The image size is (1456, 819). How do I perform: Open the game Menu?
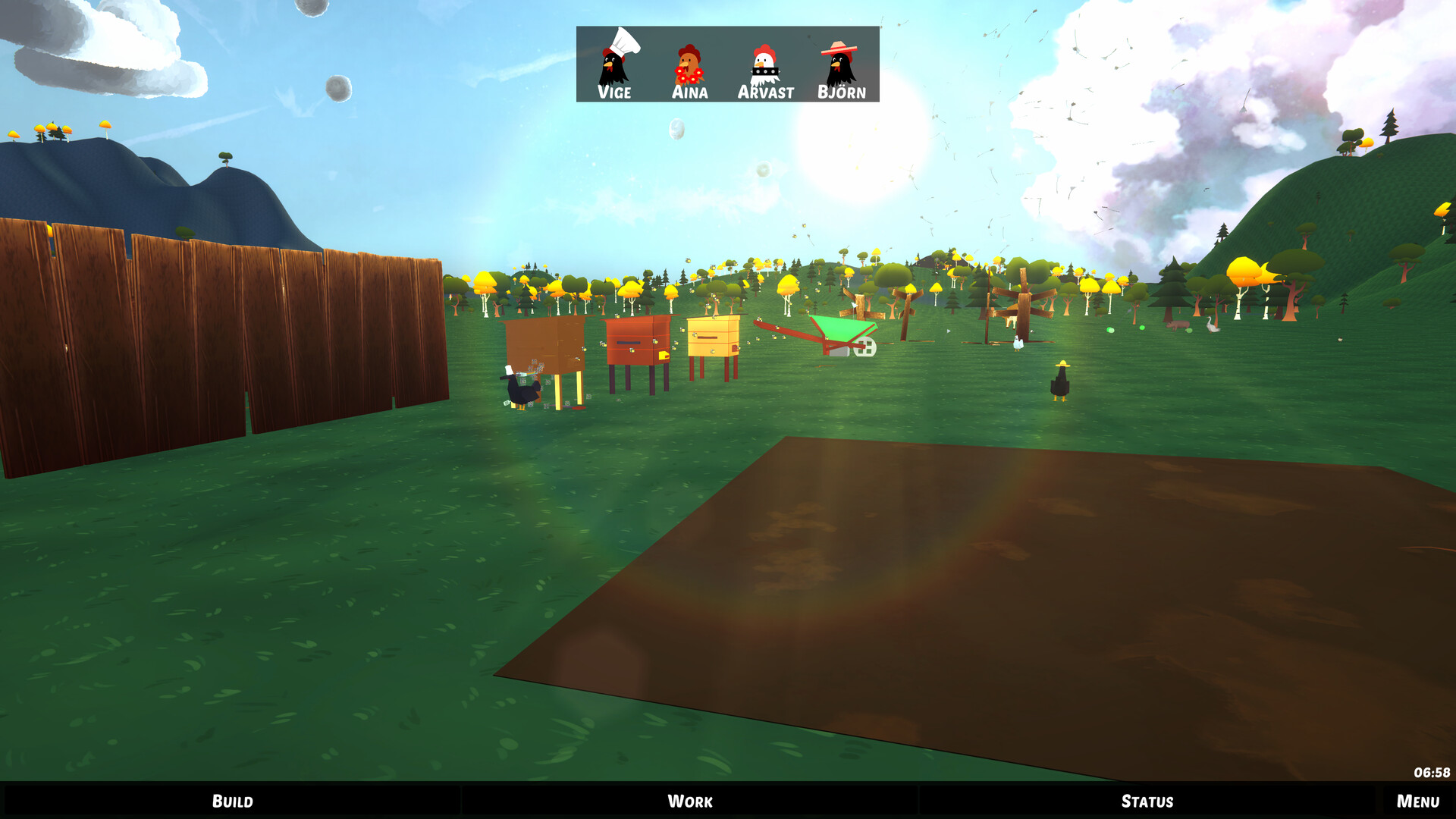tap(1417, 801)
